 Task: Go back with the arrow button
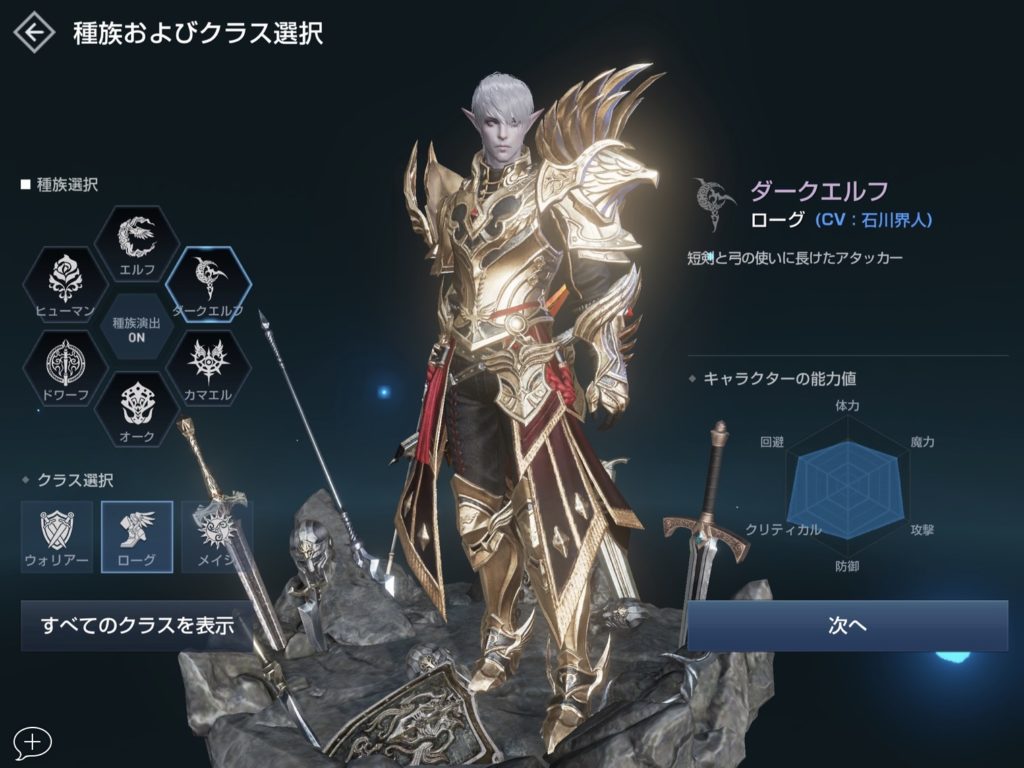tap(34, 33)
